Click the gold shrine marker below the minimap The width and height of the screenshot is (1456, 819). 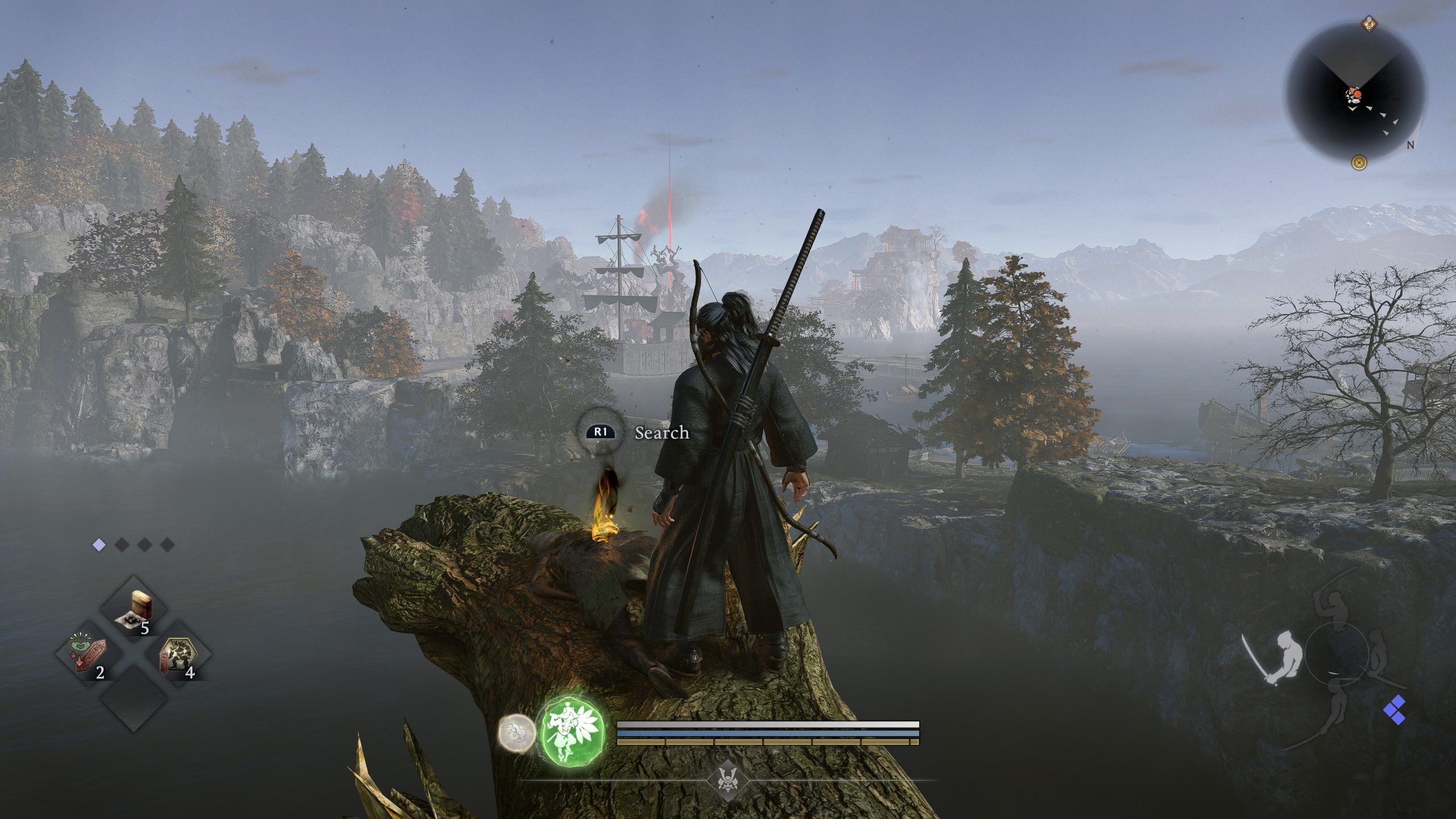1359,161
